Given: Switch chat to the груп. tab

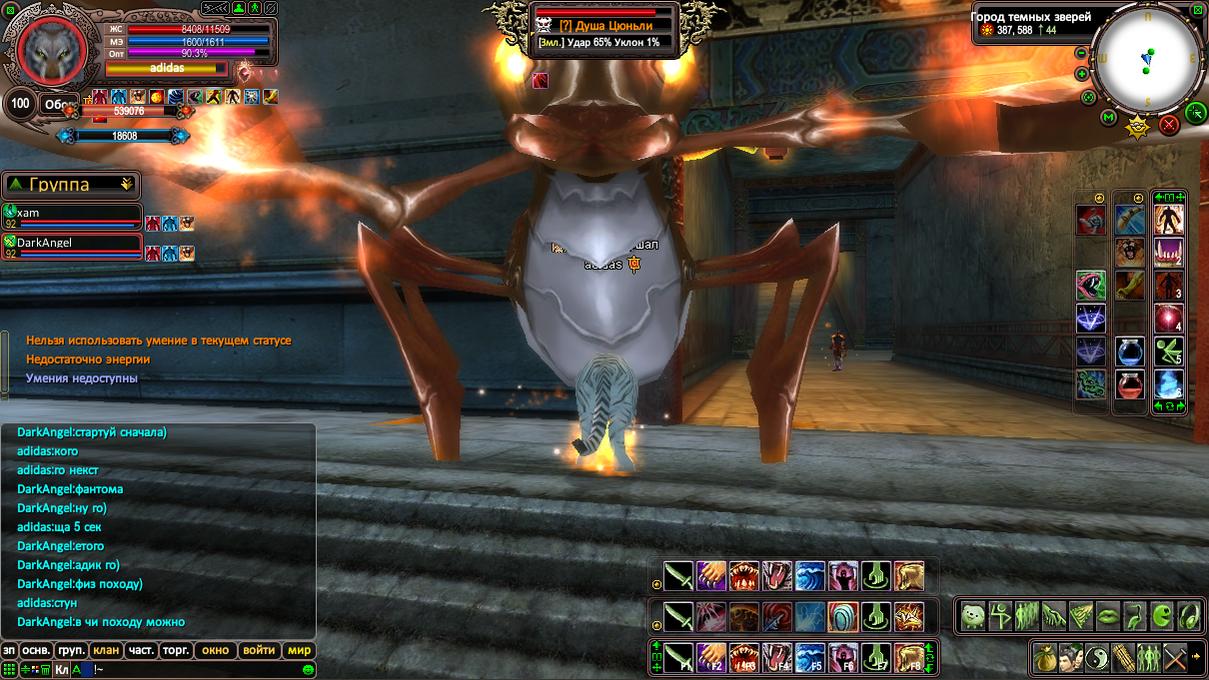Looking at the screenshot, I should 71,650.
